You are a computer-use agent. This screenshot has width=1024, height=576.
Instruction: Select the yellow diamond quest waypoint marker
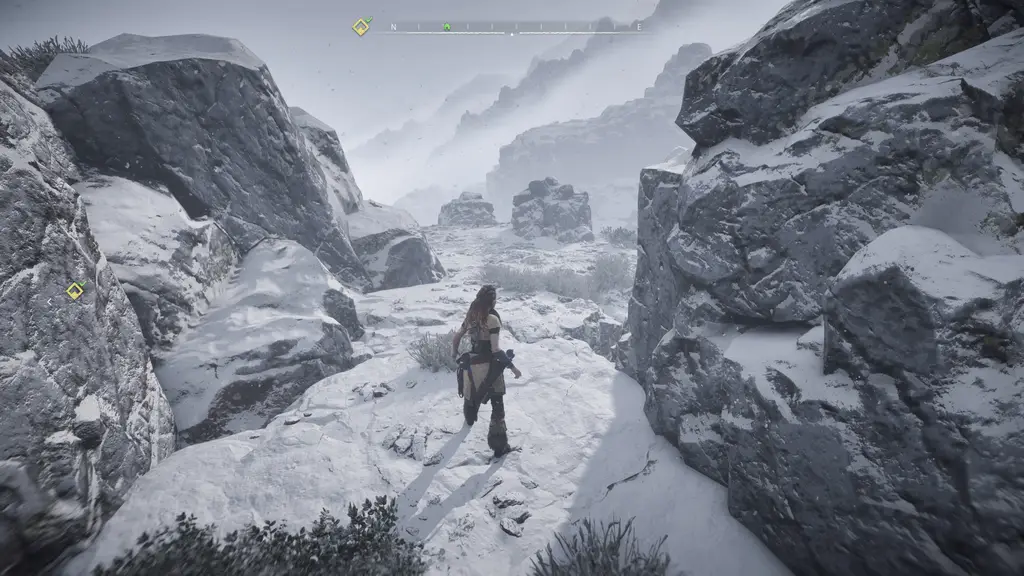(x=75, y=291)
